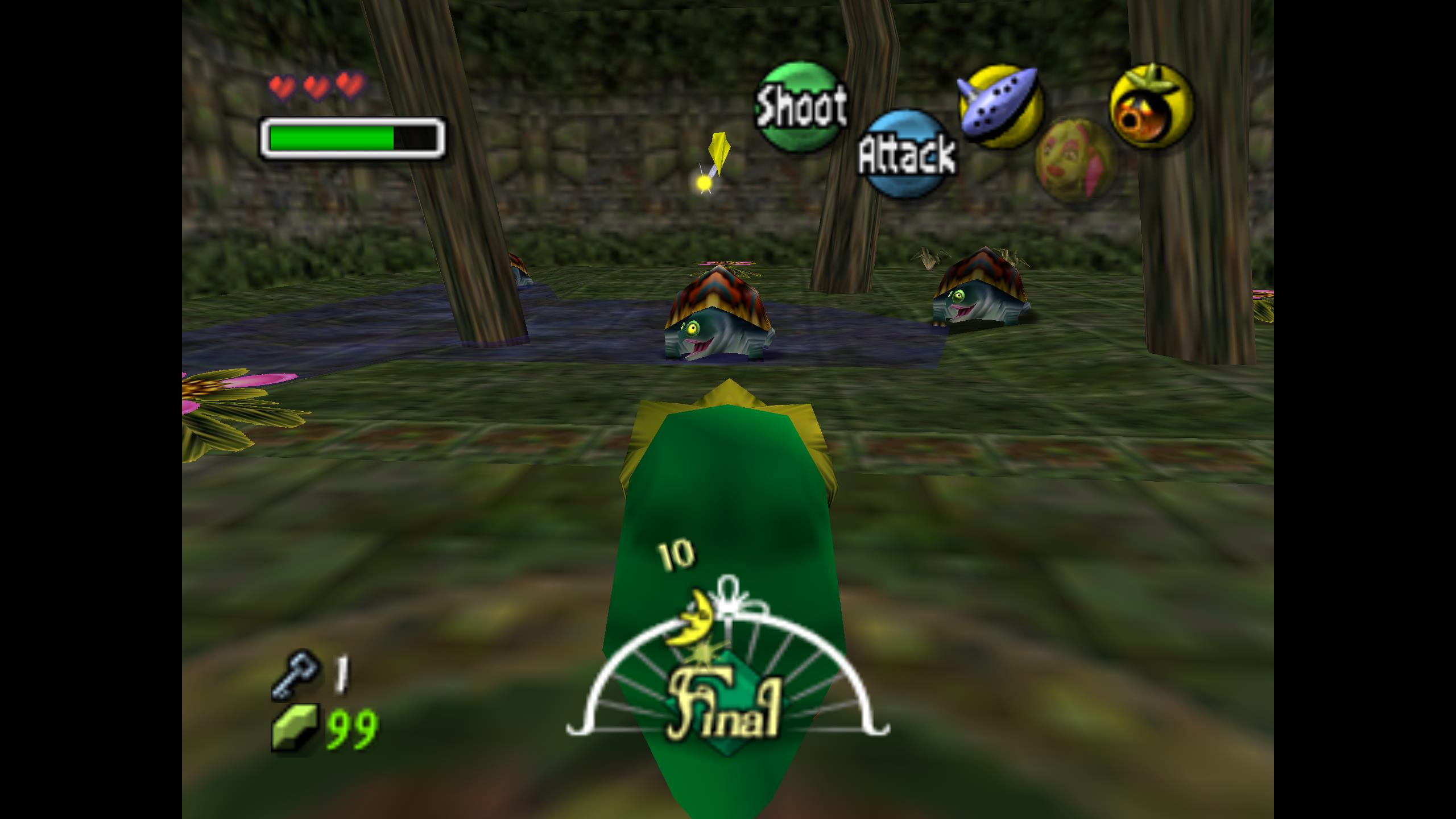Select the small key counter icon

click(x=295, y=675)
